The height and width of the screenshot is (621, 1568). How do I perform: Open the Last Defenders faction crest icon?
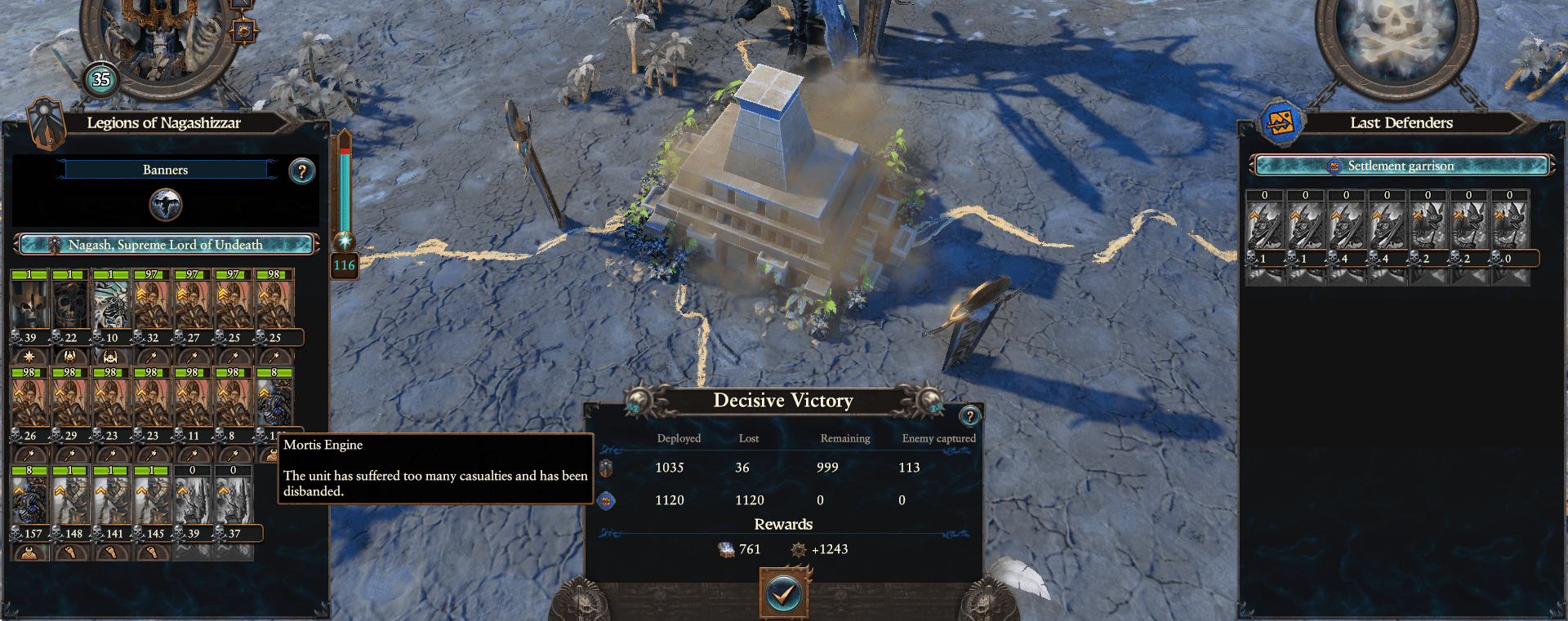(1282, 122)
